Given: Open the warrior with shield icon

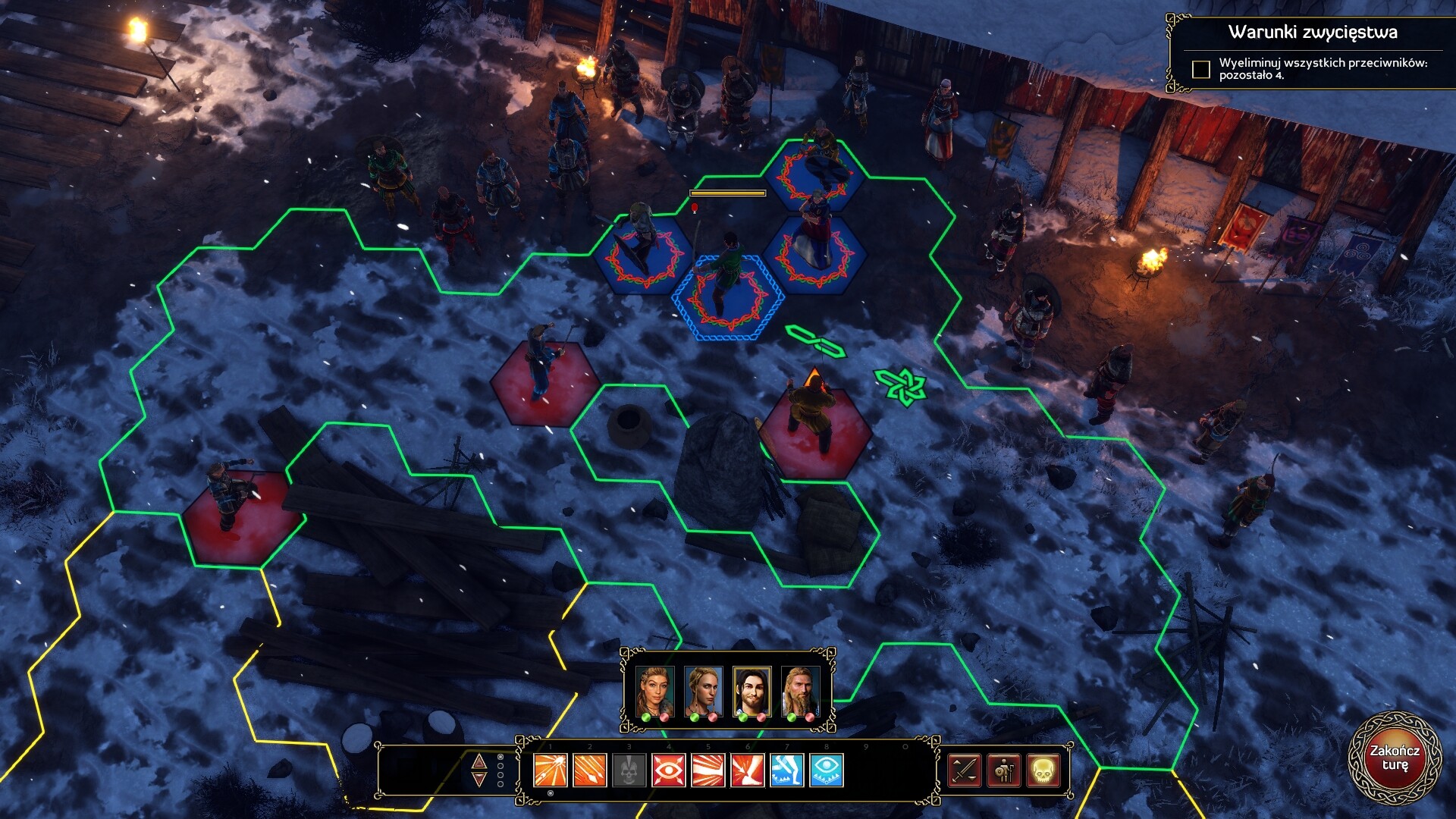Looking at the screenshot, I should 1004,771.
